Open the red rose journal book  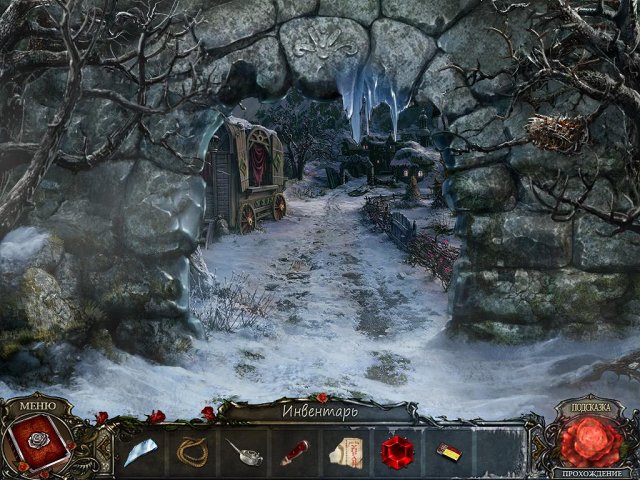pyautogui.click(x=38, y=442)
